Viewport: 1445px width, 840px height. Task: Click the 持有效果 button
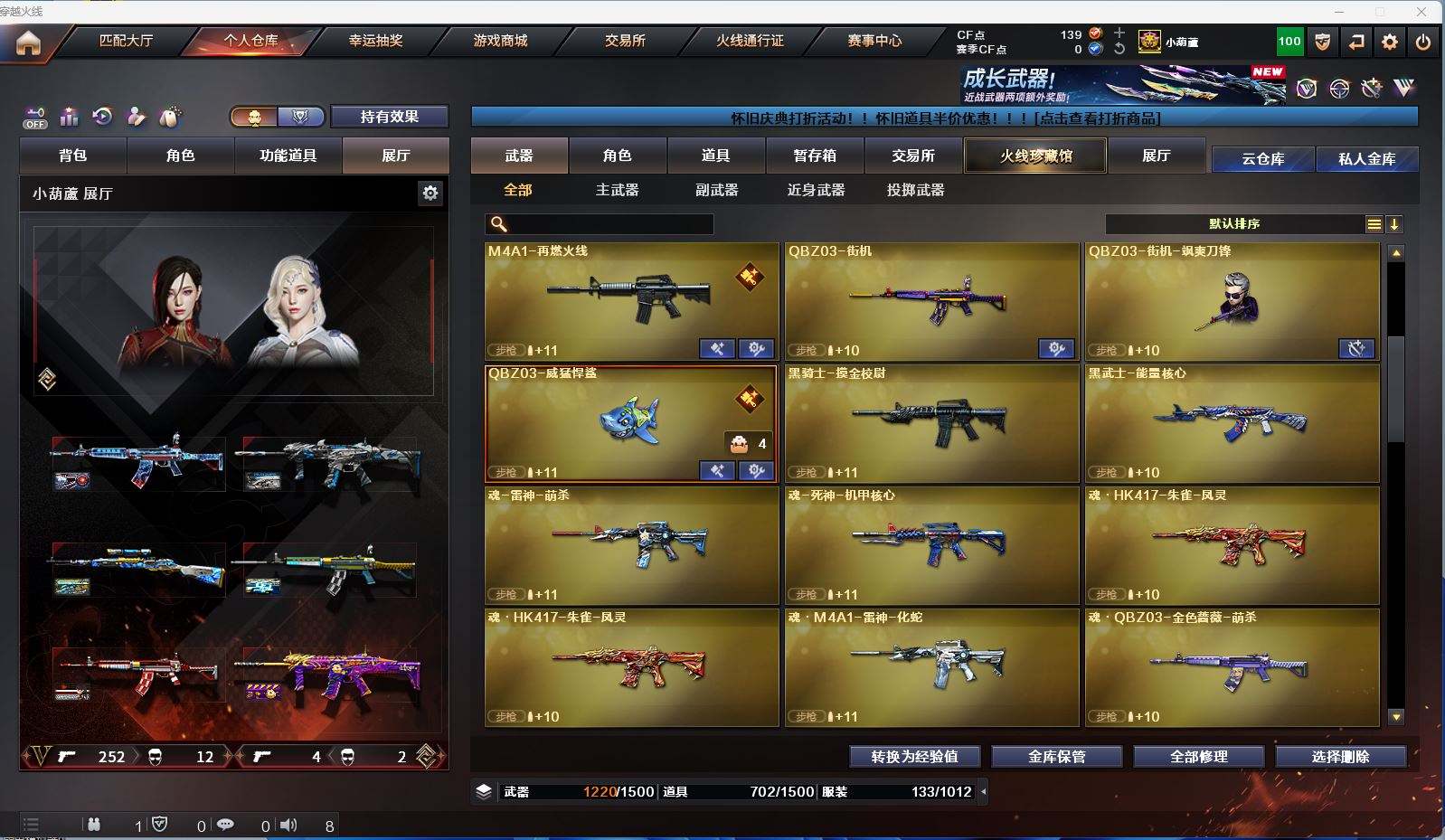389,117
